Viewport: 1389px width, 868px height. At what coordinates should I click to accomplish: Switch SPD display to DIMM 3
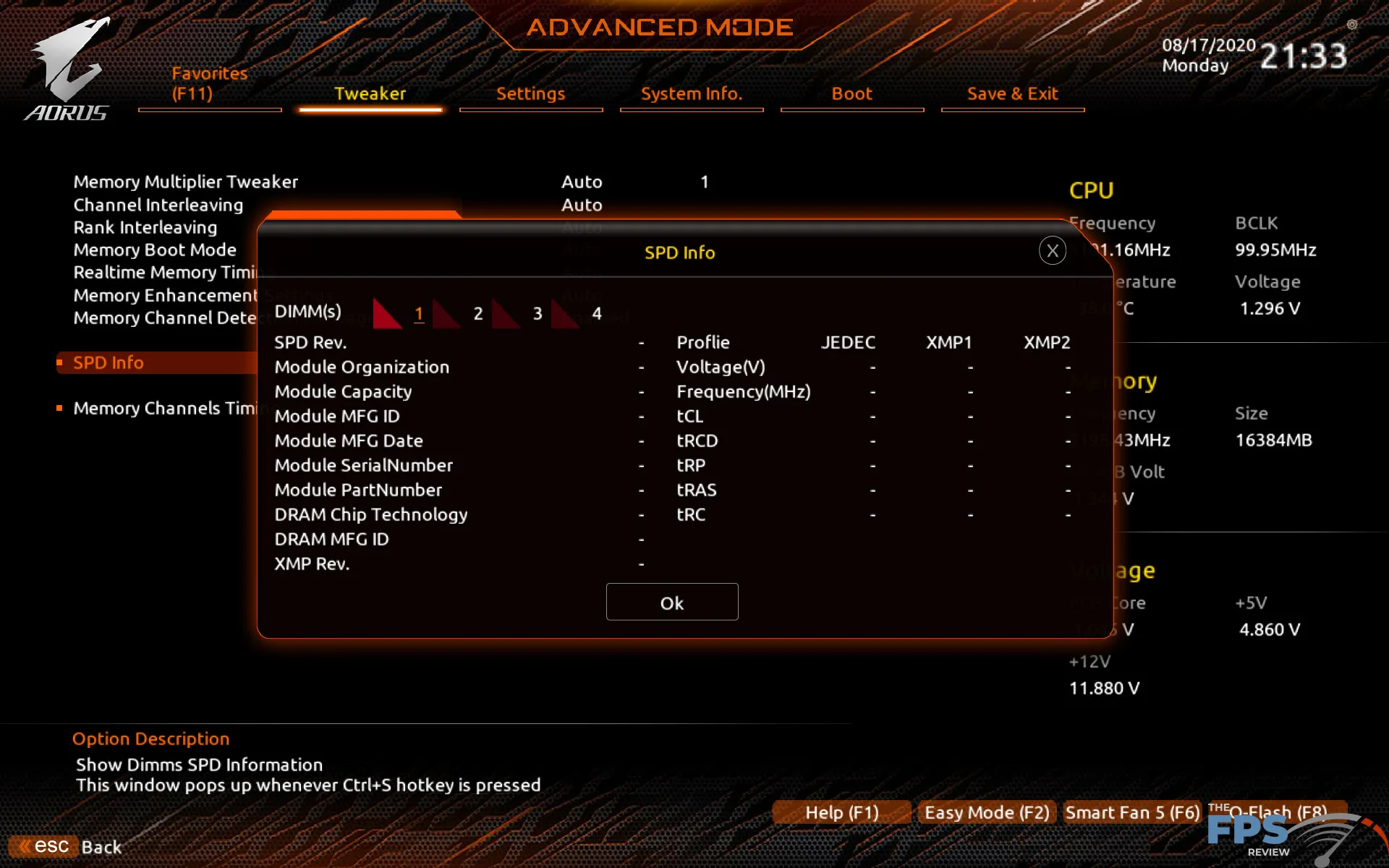coord(536,313)
